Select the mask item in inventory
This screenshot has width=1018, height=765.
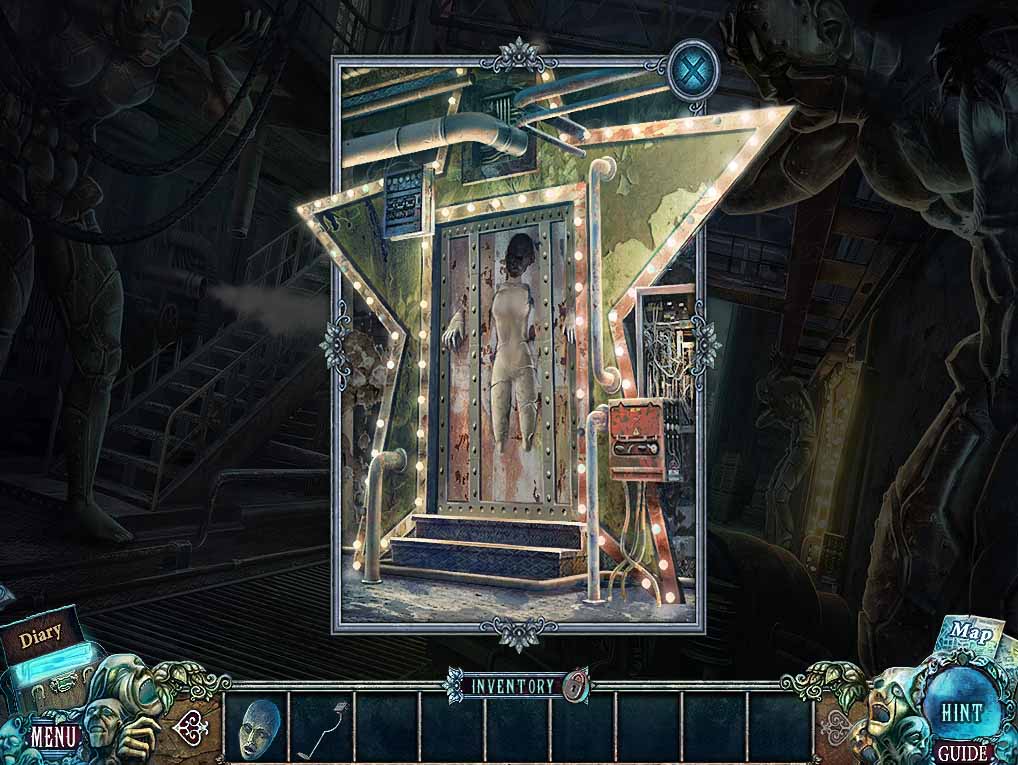pos(255,725)
